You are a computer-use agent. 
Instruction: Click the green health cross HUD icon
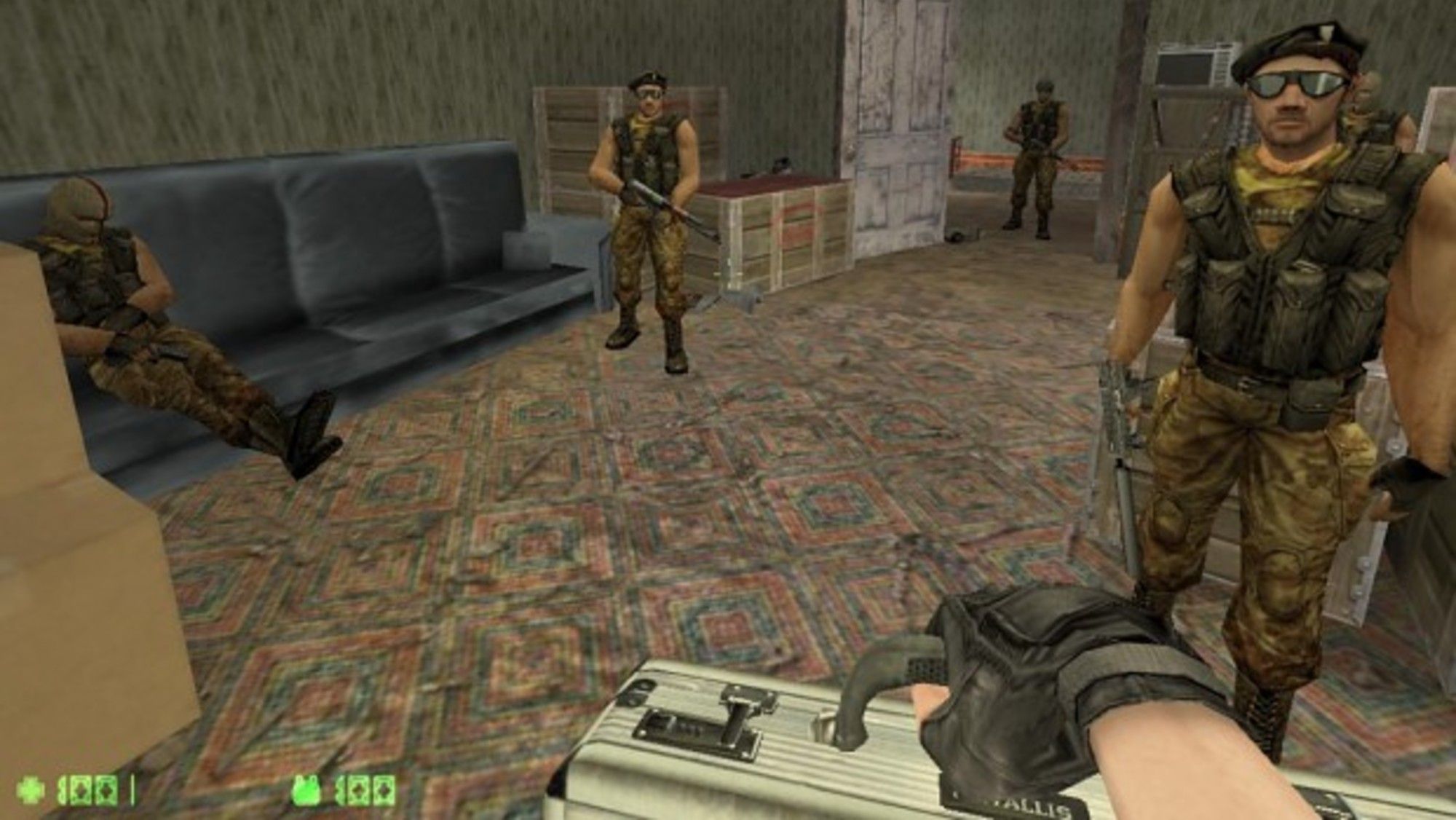(28, 789)
